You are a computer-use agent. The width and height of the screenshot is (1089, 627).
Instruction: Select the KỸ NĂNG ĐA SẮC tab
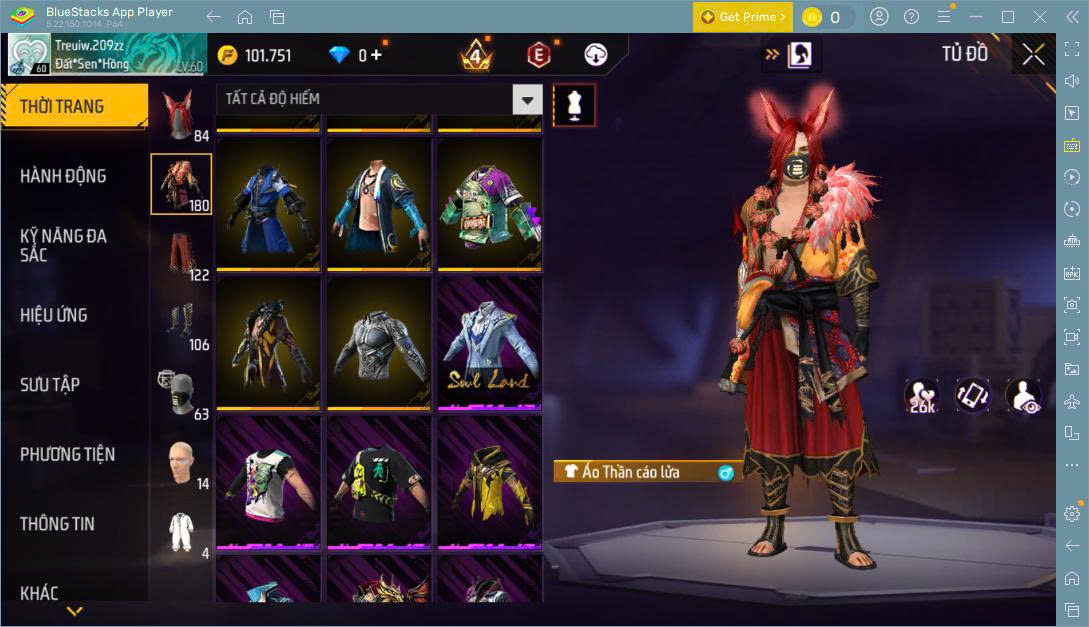click(63, 245)
